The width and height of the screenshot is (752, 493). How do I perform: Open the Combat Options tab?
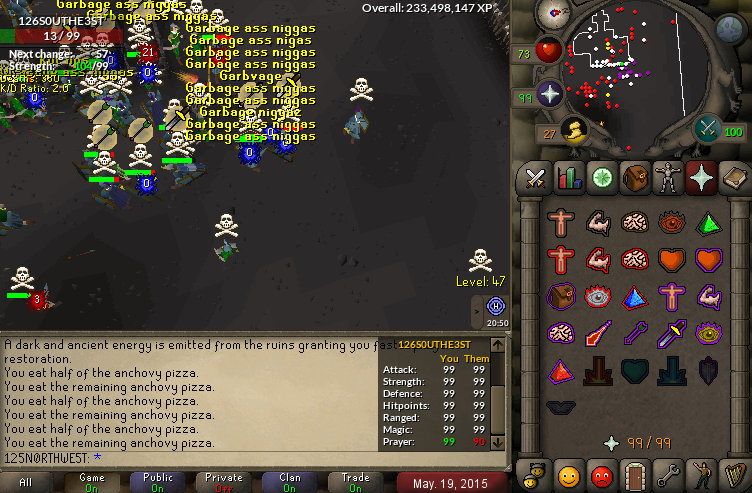tap(535, 178)
